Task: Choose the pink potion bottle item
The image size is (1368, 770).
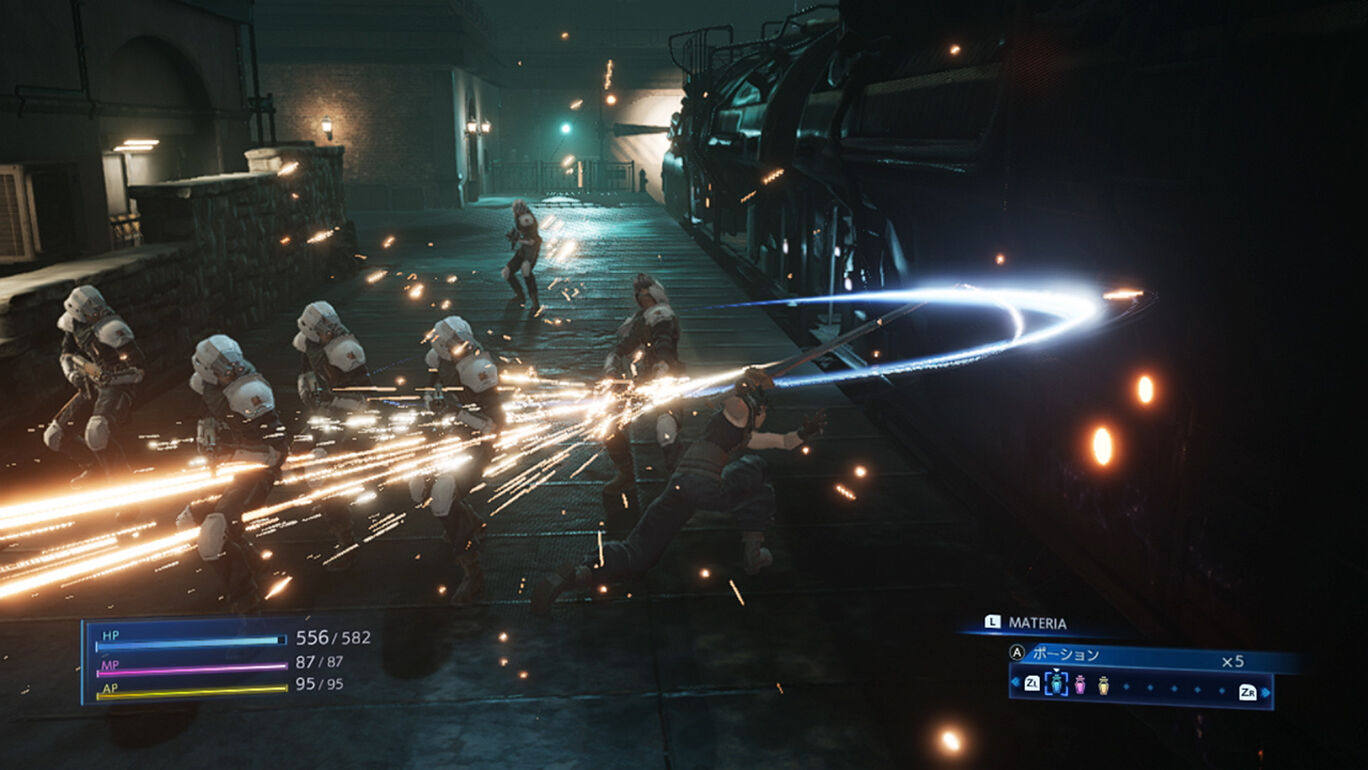Action: [x=1080, y=685]
